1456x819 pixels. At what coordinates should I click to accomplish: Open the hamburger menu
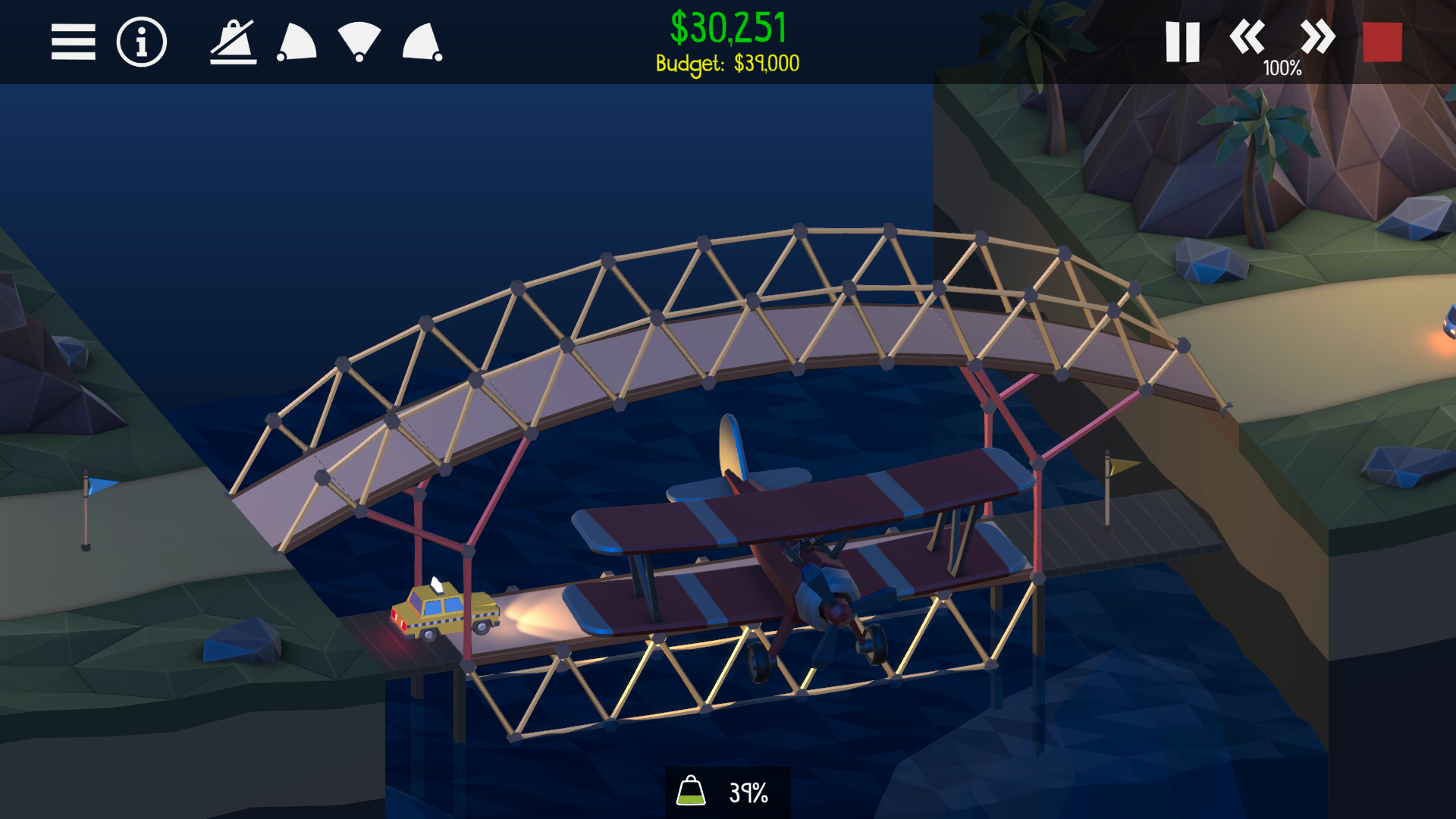(73, 41)
